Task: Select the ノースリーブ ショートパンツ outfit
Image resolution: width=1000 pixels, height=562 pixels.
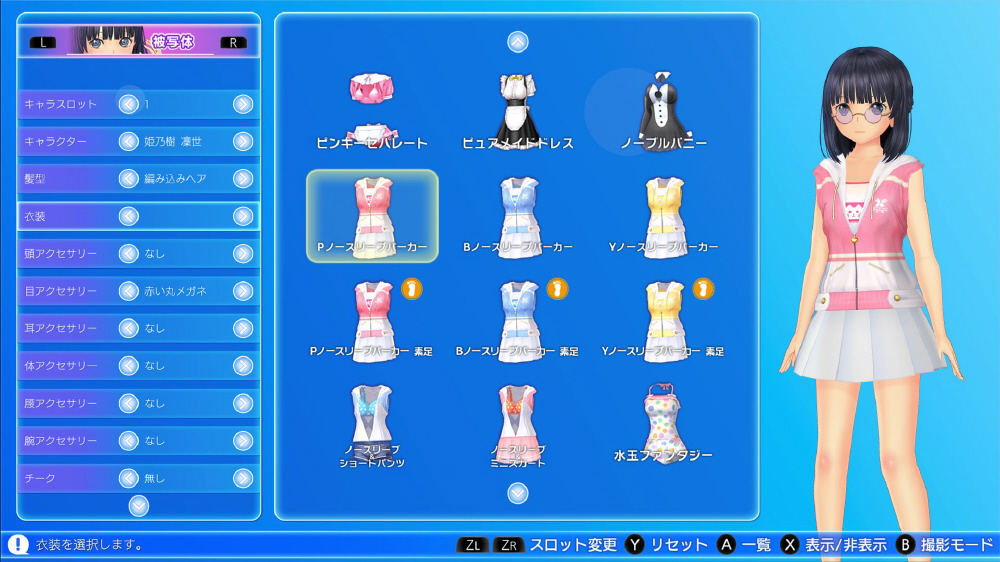Action: [x=372, y=425]
